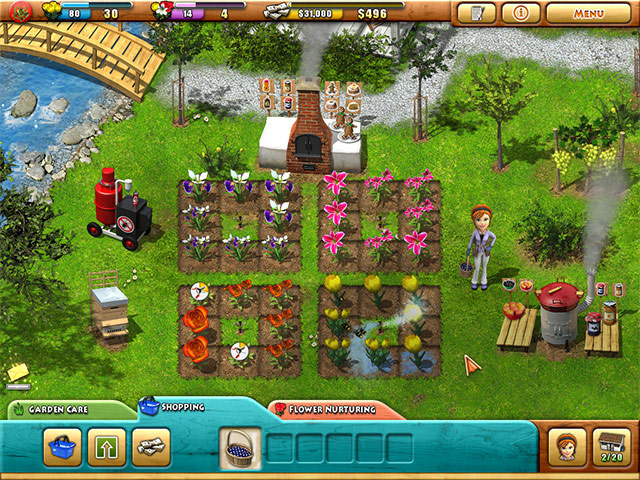
Task: Open the task checklist notepad
Action: pos(476,14)
